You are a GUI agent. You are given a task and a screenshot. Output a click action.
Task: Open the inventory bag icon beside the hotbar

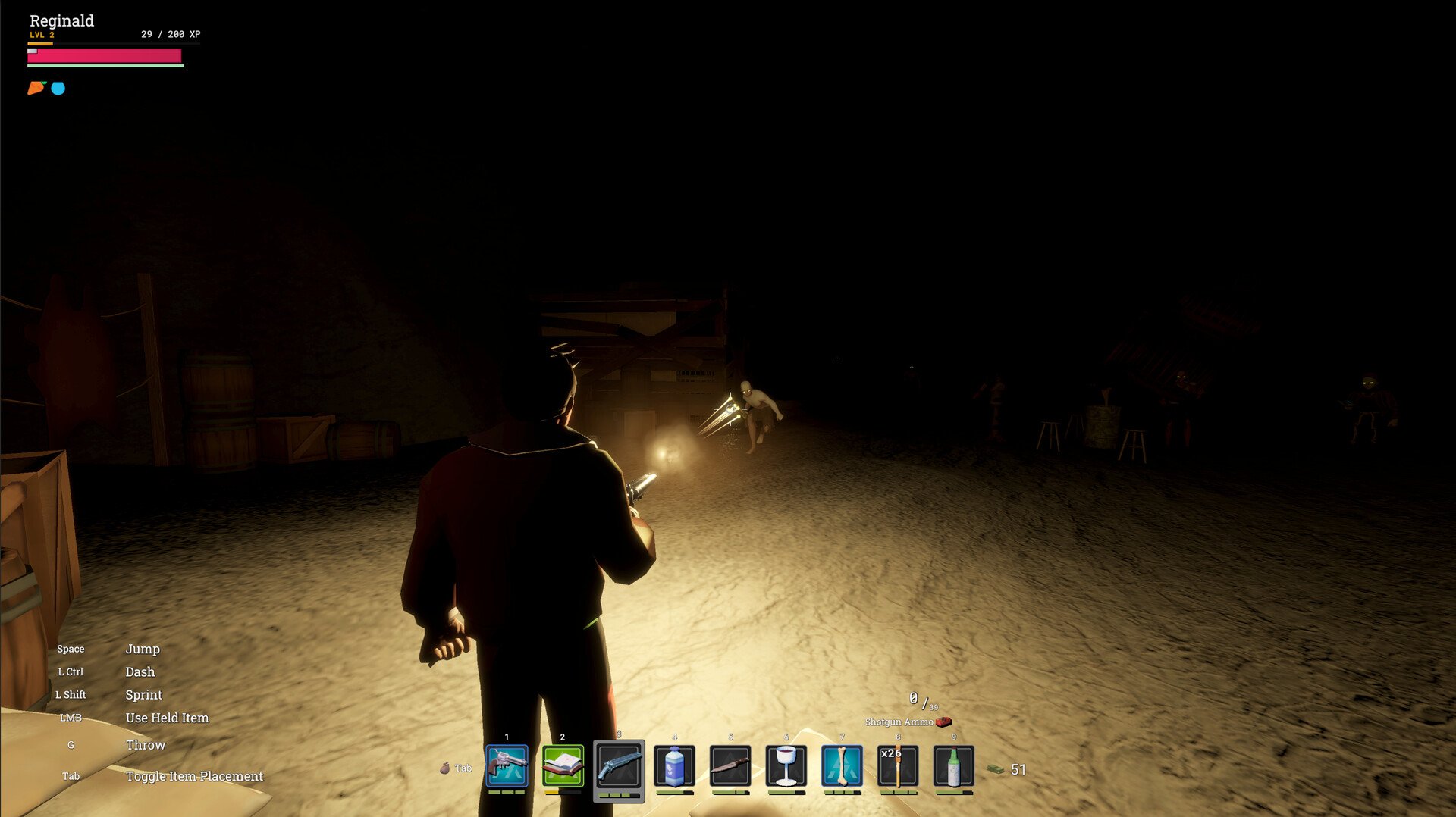click(x=445, y=768)
